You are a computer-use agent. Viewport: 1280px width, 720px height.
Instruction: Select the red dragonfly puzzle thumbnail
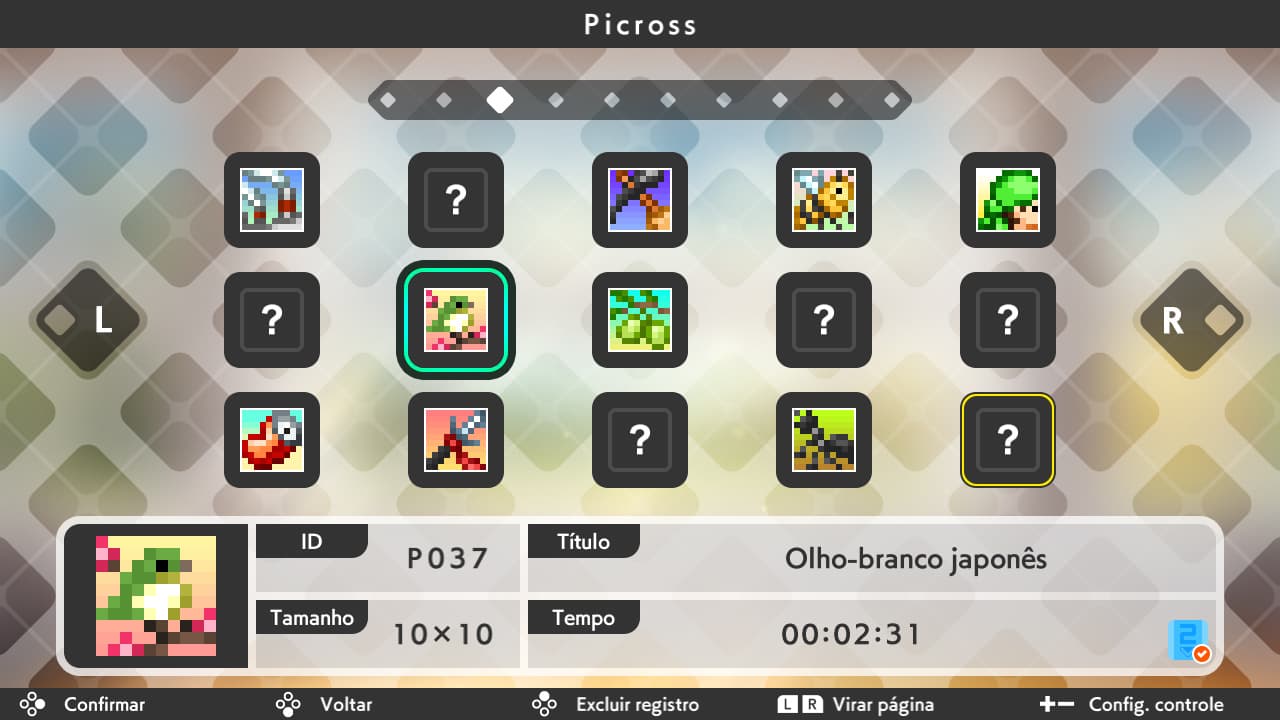tap(456, 440)
